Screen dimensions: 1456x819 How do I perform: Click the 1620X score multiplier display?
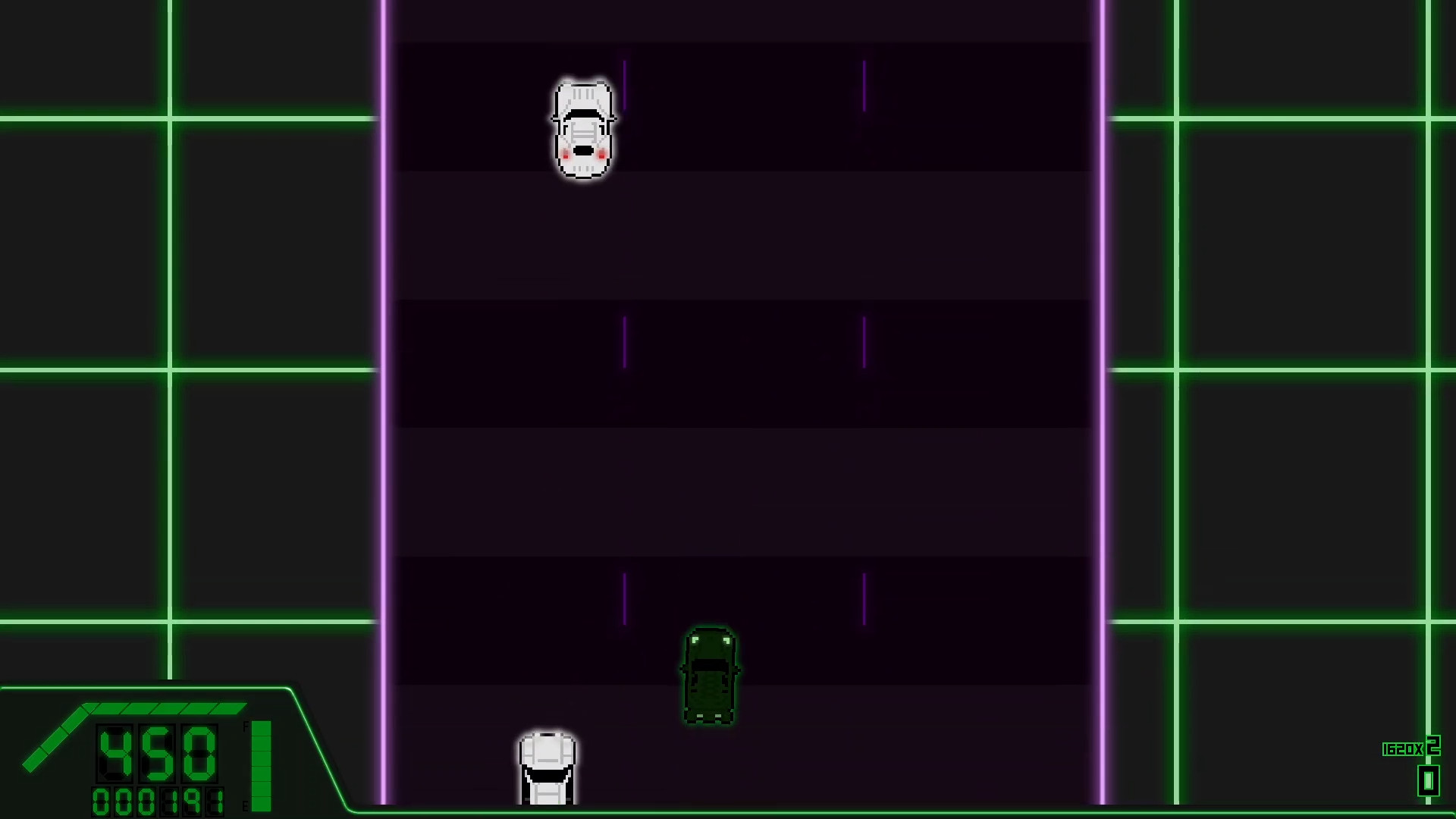pyautogui.click(x=1401, y=749)
